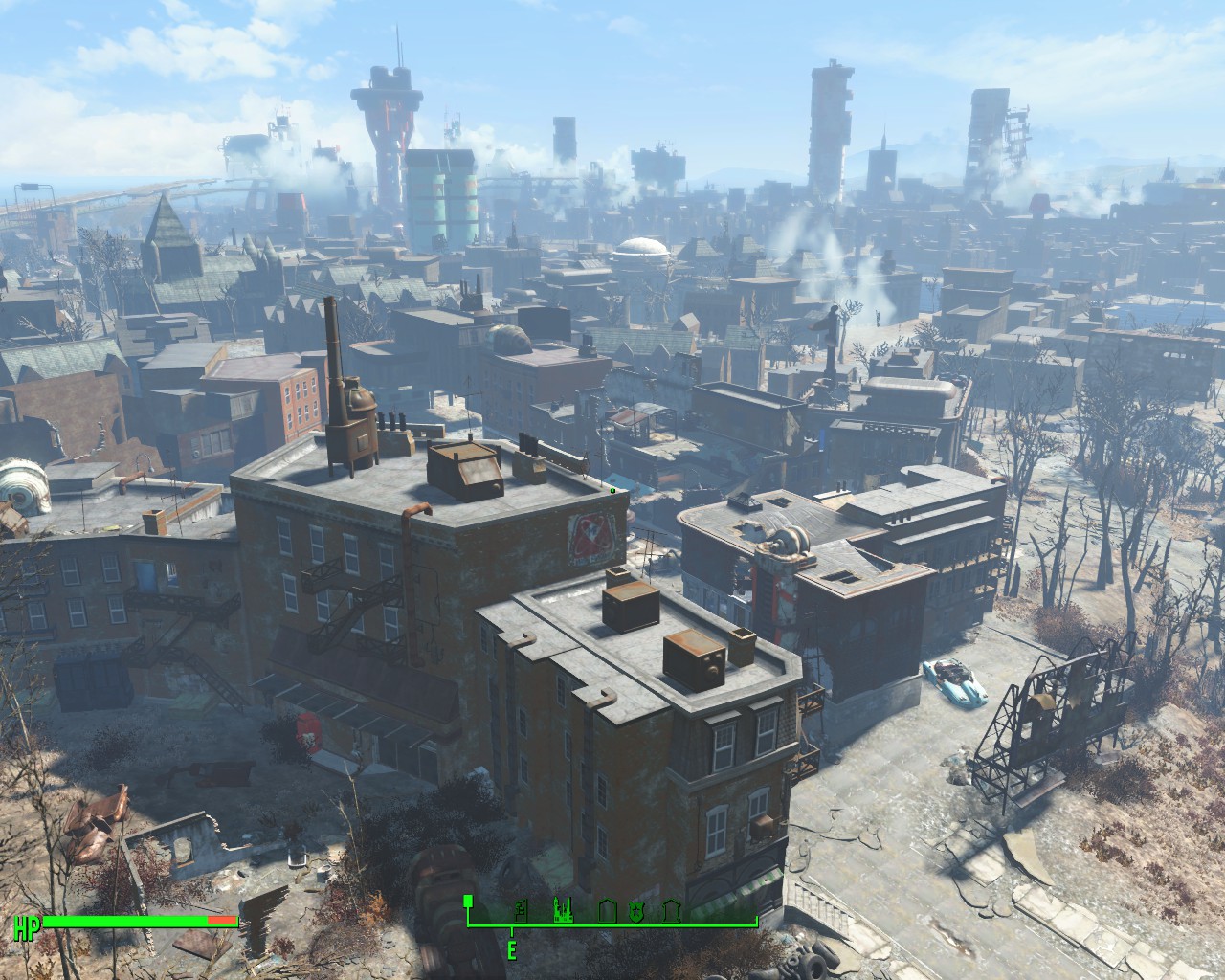Click the factory marker on the compass

[522, 910]
